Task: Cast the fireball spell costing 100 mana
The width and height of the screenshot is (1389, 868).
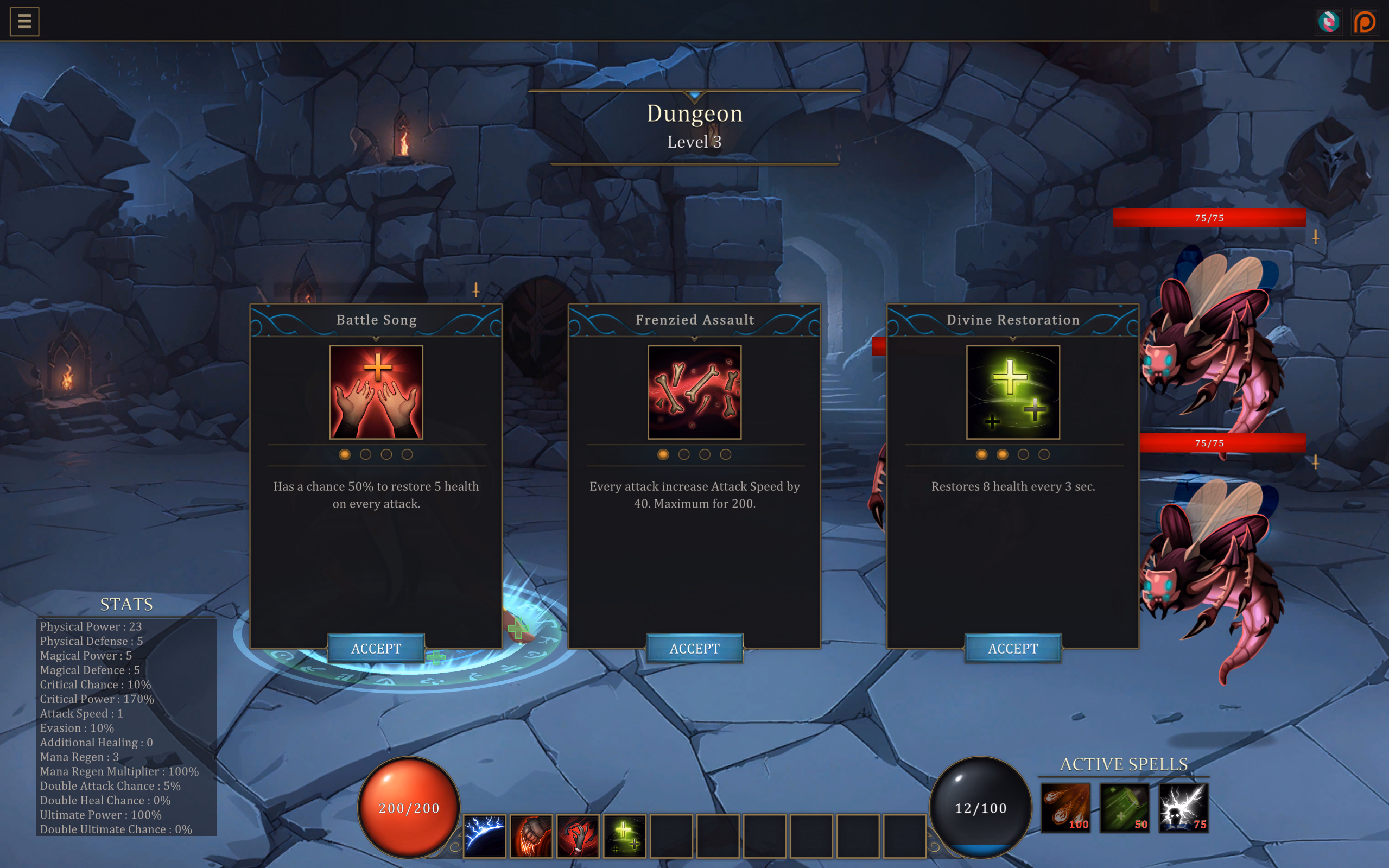Action: point(1065,808)
